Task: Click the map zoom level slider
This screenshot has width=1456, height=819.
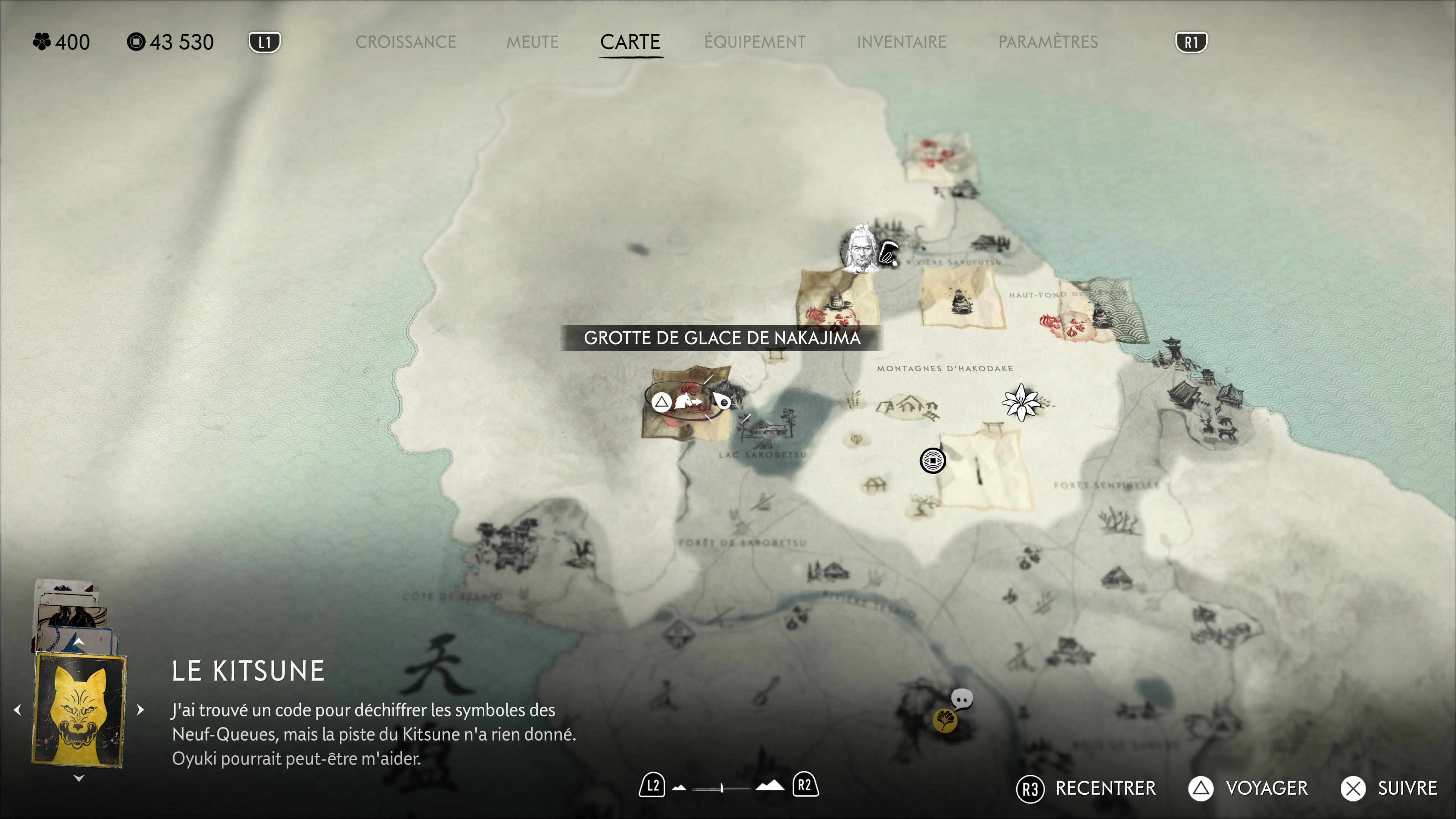Action: click(x=722, y=788)
